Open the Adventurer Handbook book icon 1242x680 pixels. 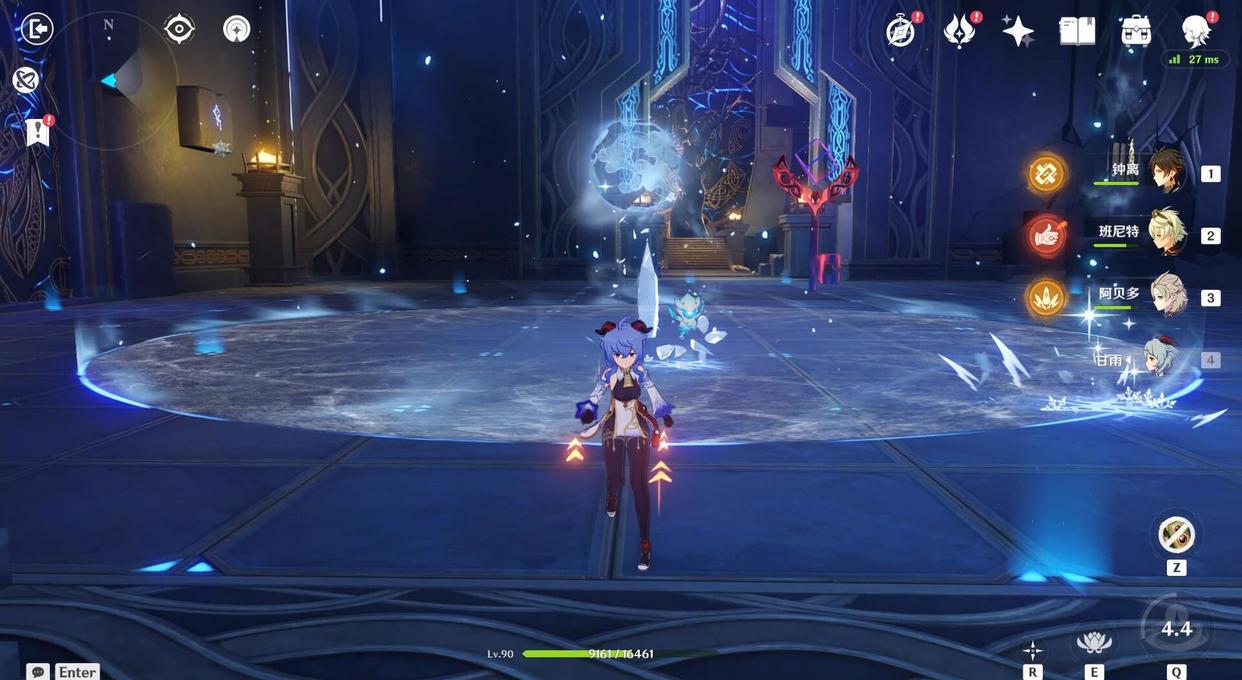tap(1077, 31)
